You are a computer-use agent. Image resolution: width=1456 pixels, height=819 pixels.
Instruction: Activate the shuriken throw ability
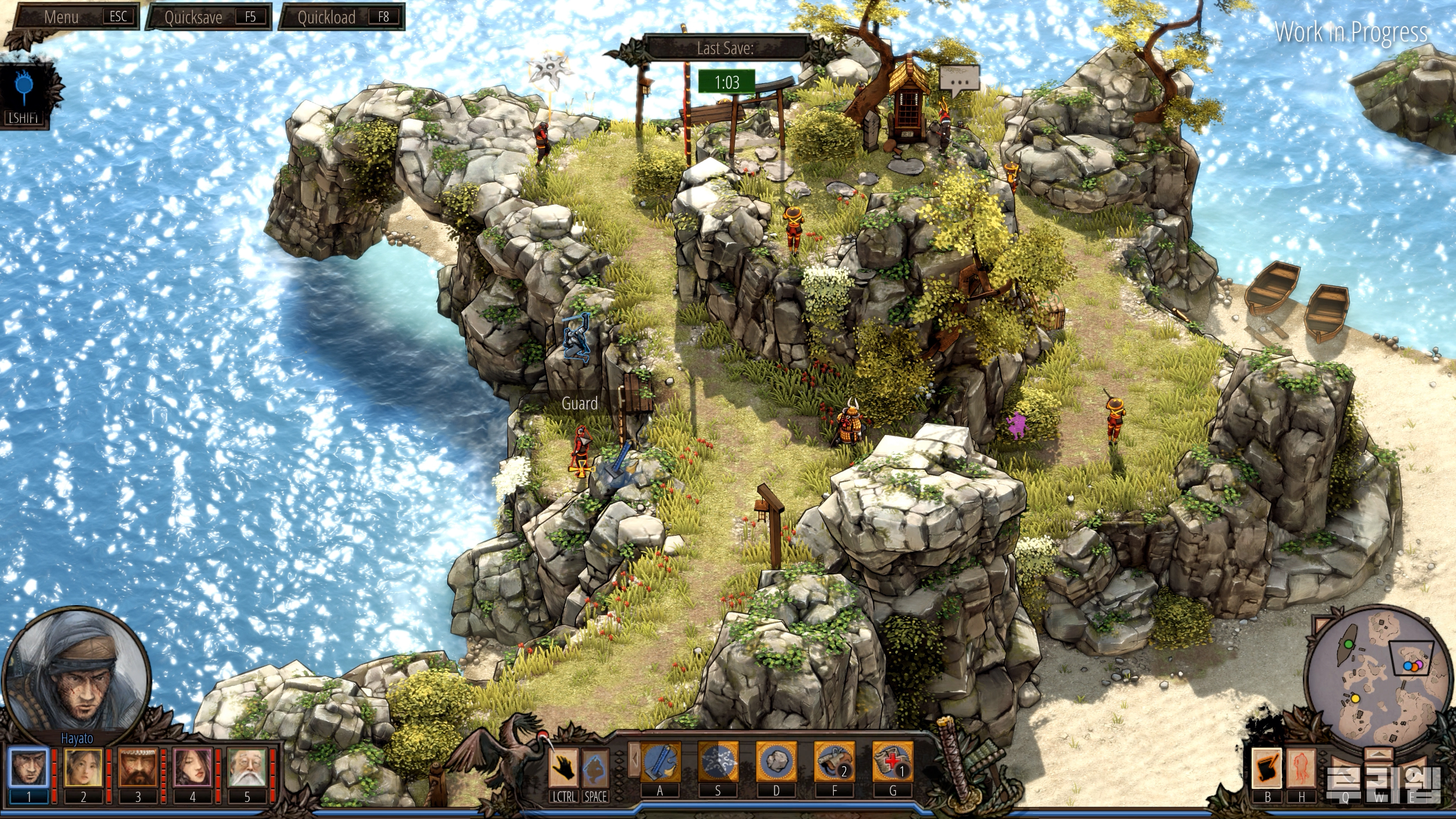pos(718,762)
